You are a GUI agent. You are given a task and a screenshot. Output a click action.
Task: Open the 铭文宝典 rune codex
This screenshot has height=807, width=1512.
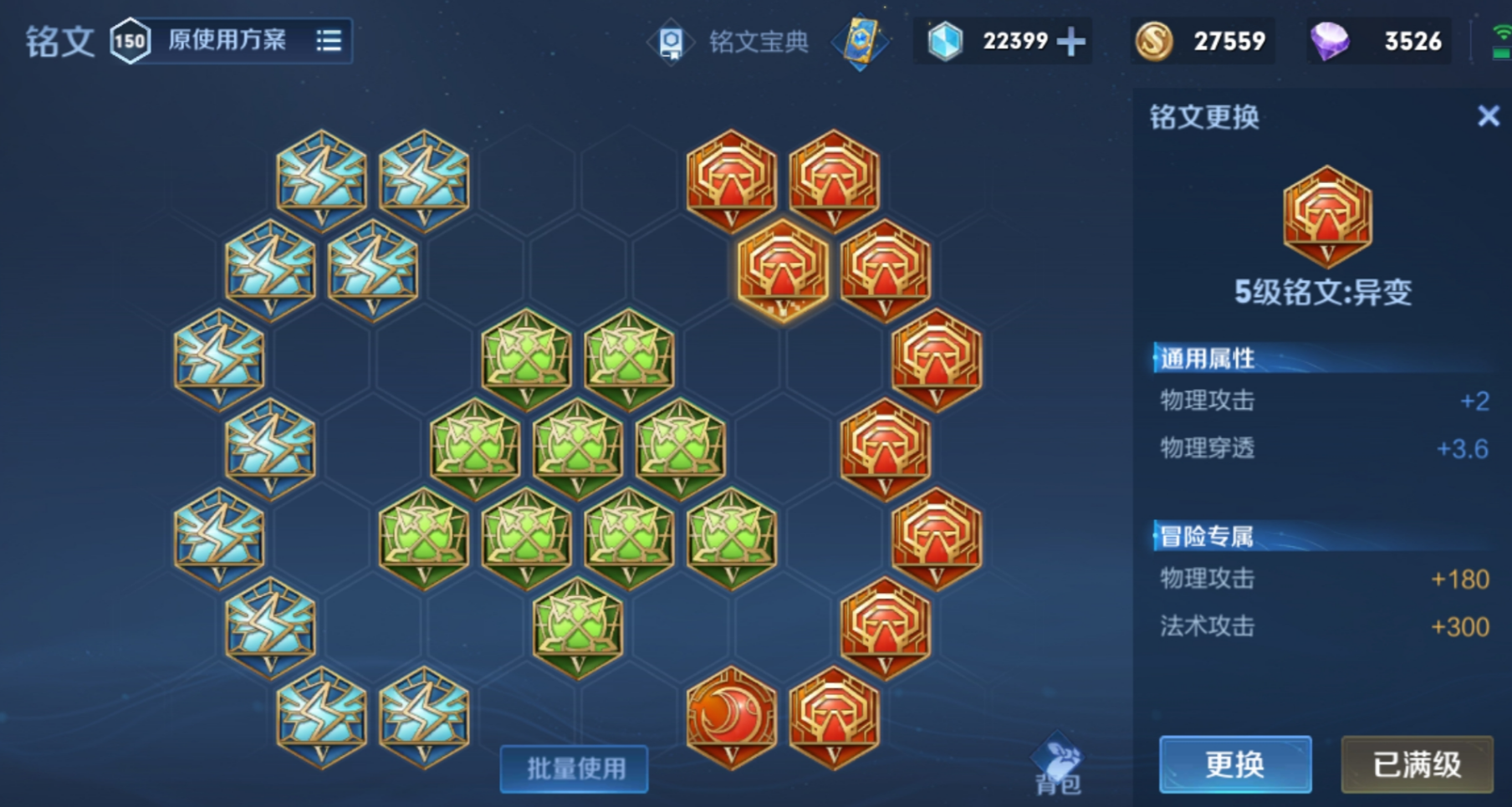(757, 42)
